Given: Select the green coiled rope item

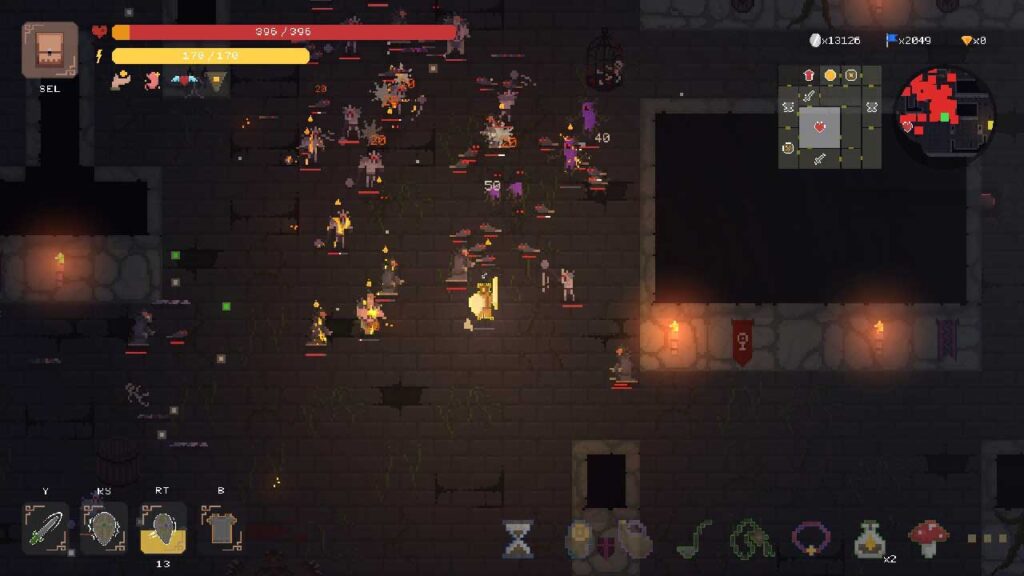Looking at the screenshot, I should [x=751, y=538].
